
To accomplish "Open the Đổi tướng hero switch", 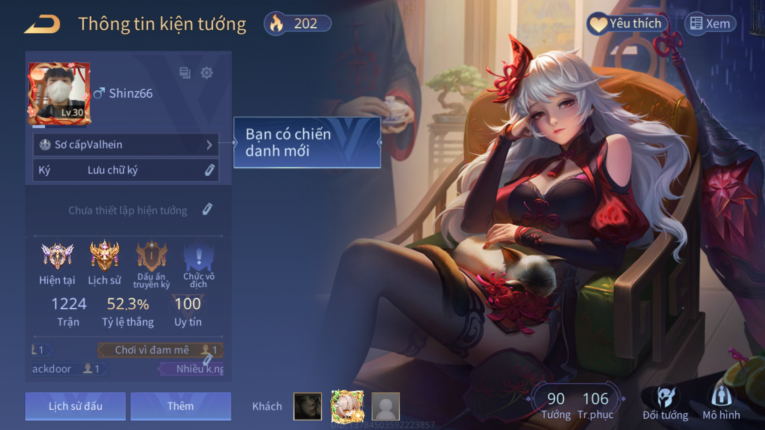I will 665,402.
